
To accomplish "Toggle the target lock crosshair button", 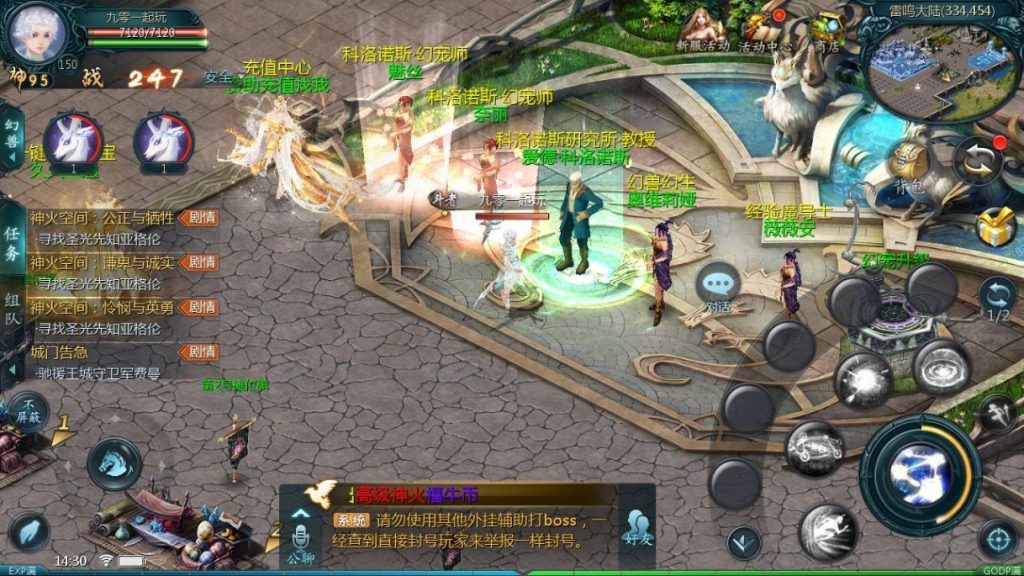I will tap(997, 539).
